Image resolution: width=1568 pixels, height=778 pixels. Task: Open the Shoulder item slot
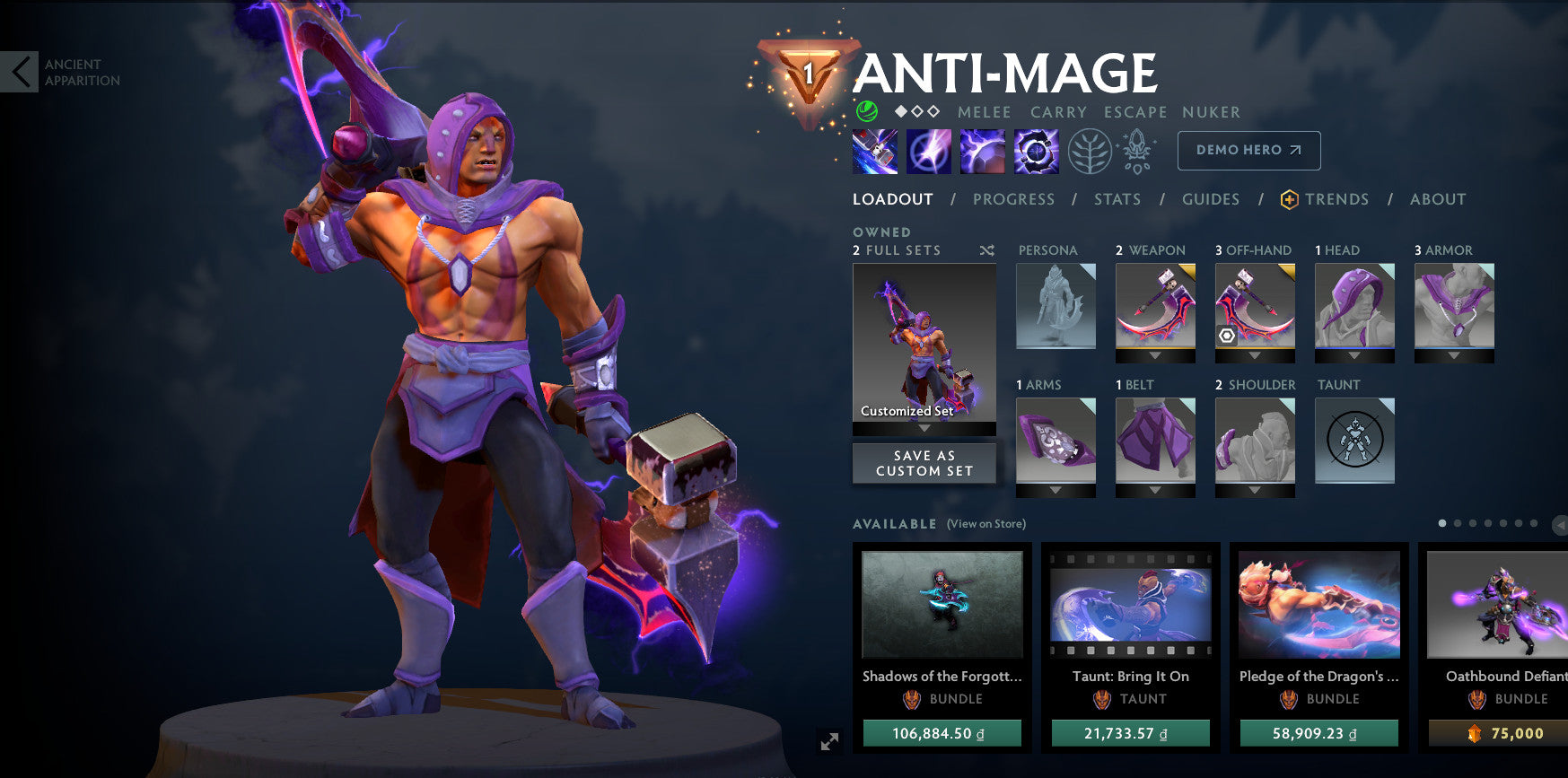click(1255, 441)
